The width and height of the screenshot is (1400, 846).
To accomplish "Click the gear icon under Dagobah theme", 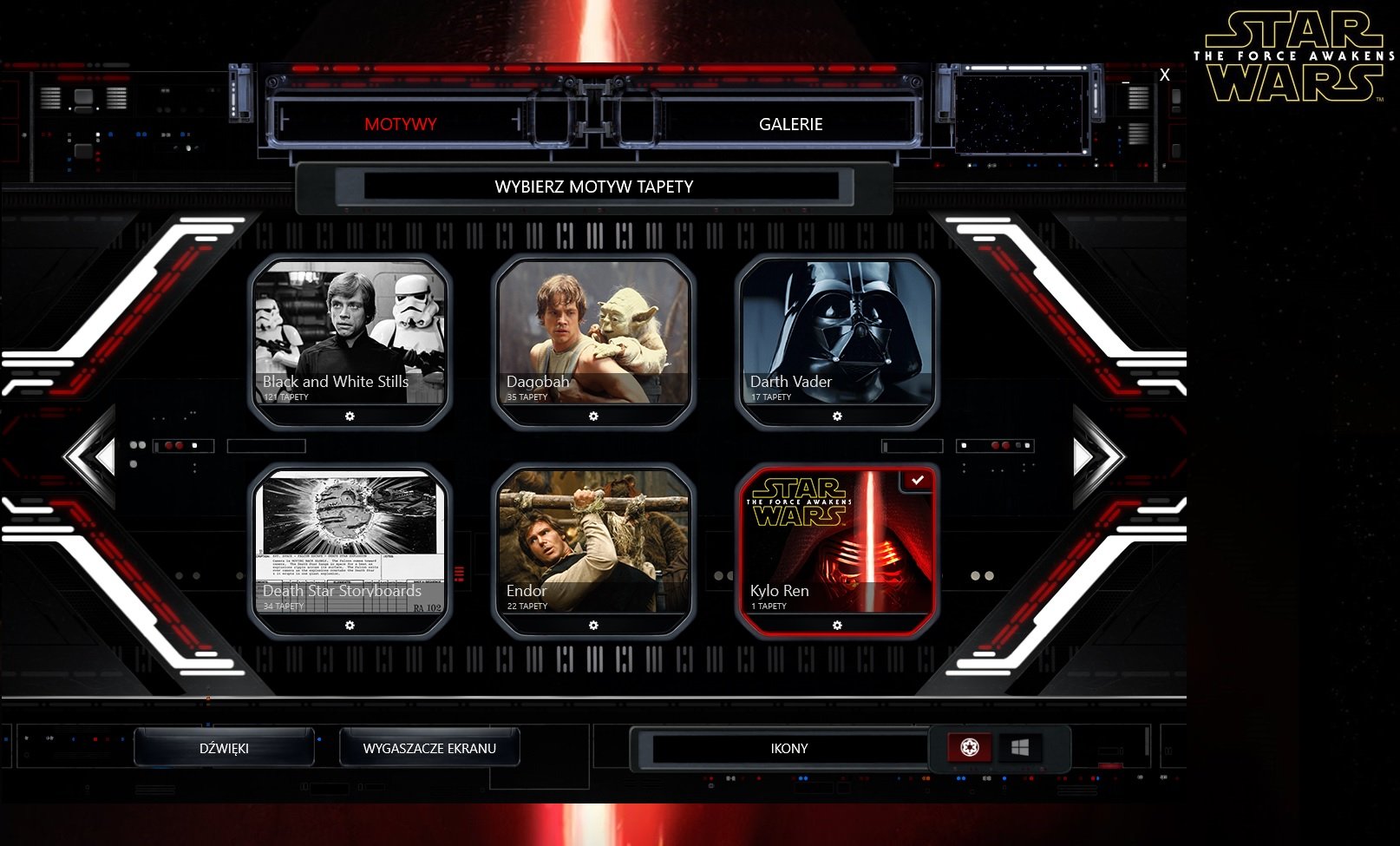I will (x=593, y=416).
